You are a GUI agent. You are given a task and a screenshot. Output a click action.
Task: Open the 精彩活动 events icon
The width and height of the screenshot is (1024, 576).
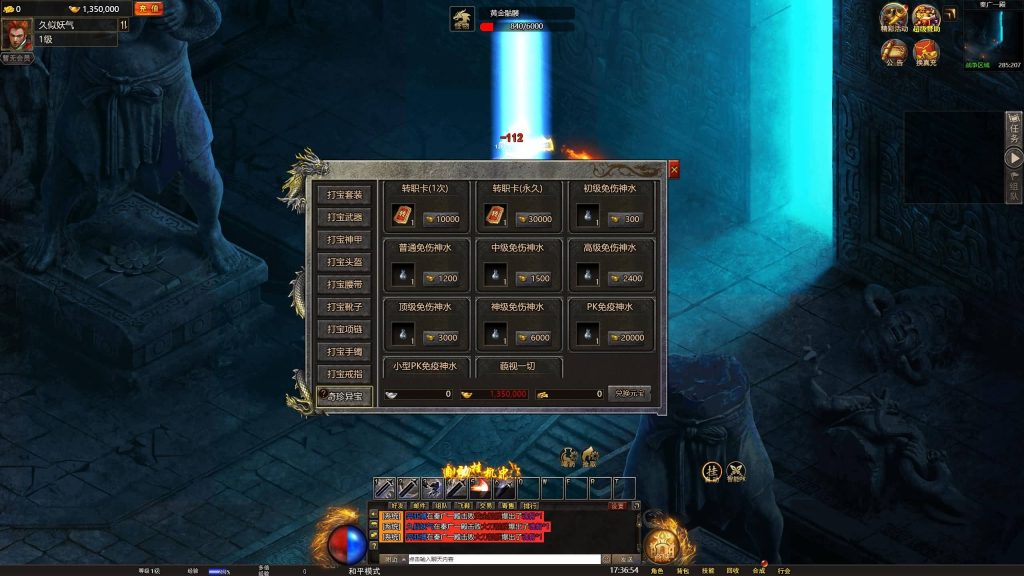894,17
